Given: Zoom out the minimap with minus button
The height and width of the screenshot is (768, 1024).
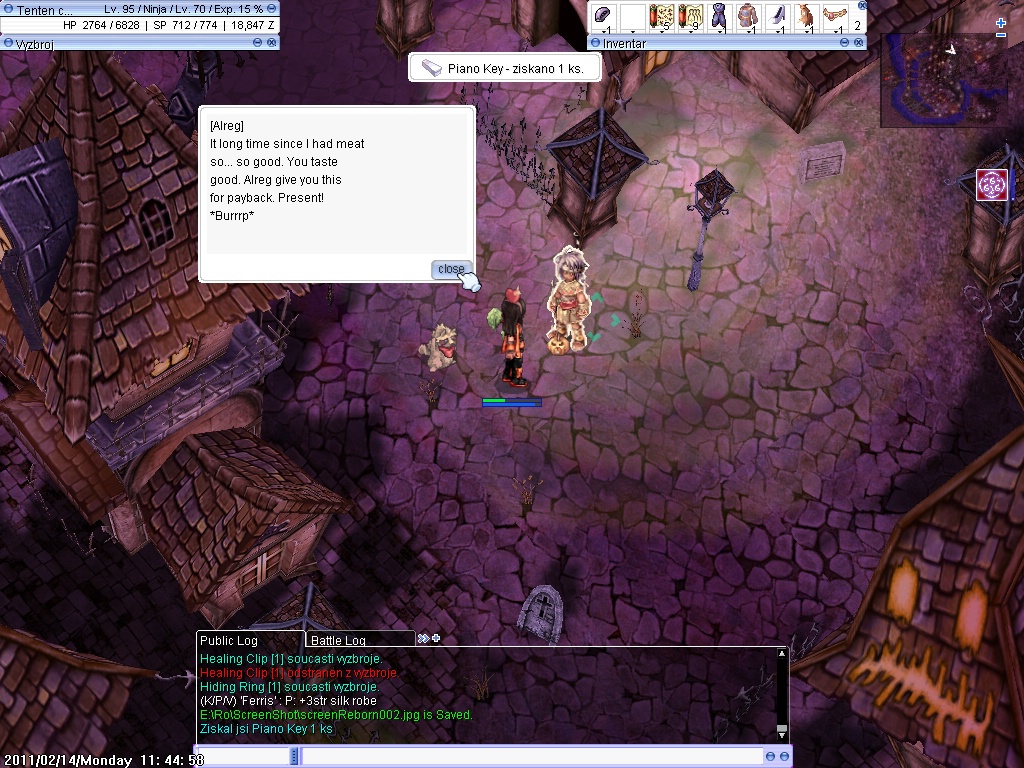Looking at the screenshot, I should pyautogui.click(x=1001, y=36).
